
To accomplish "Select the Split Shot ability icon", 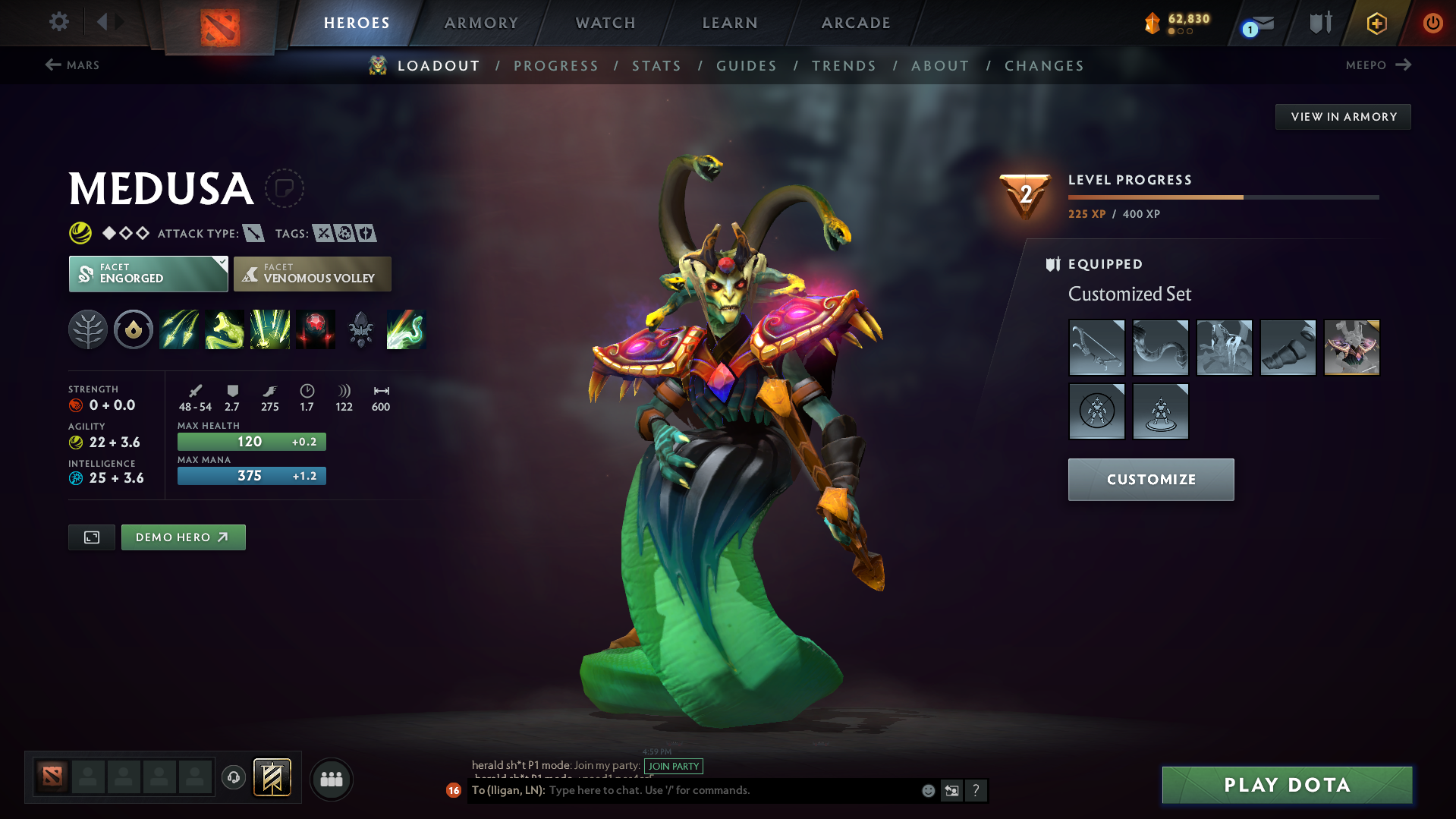I will 179,329.
